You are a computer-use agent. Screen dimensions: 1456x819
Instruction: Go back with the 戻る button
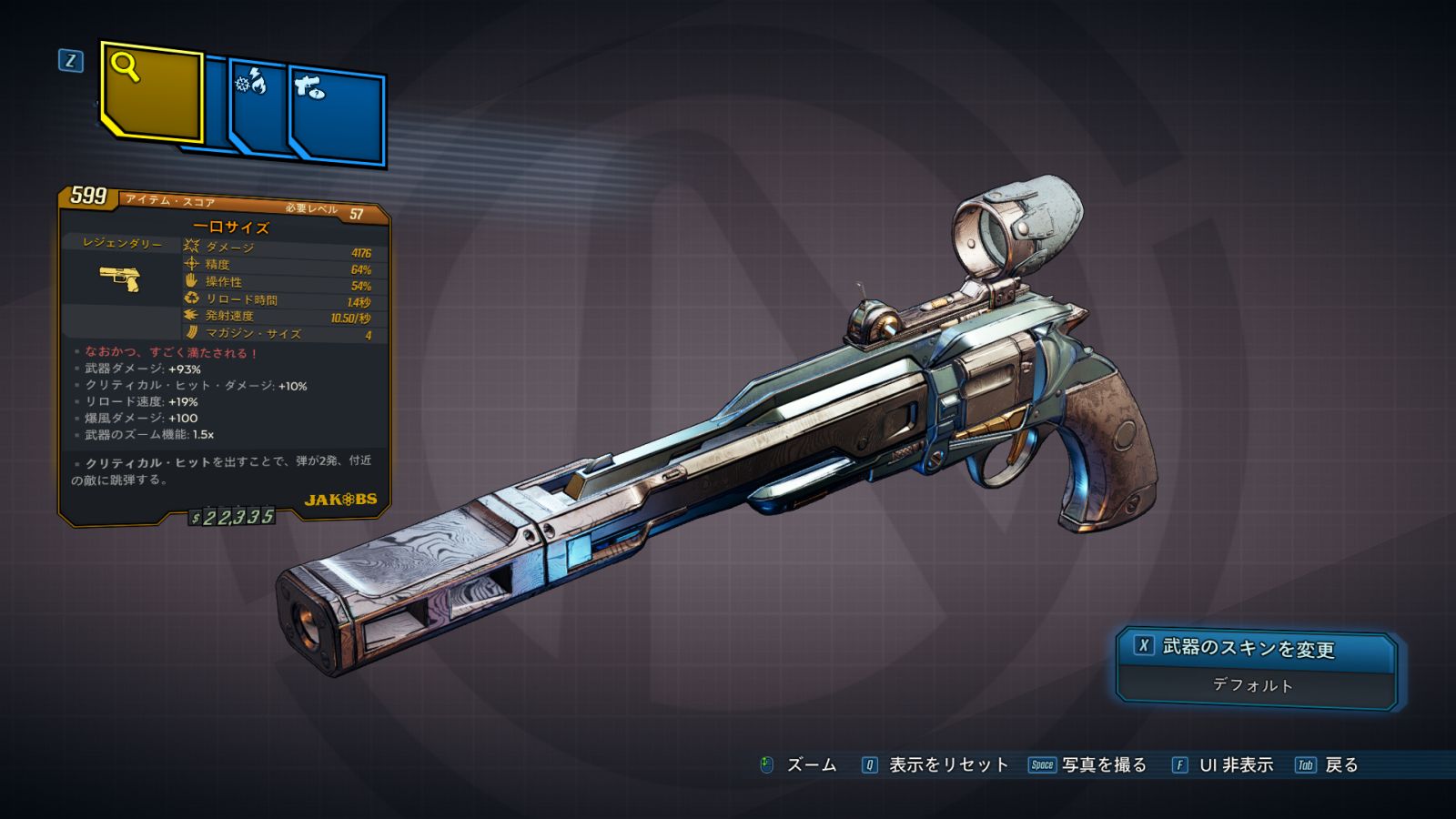pyautogui.click(x=1329, y=765)
